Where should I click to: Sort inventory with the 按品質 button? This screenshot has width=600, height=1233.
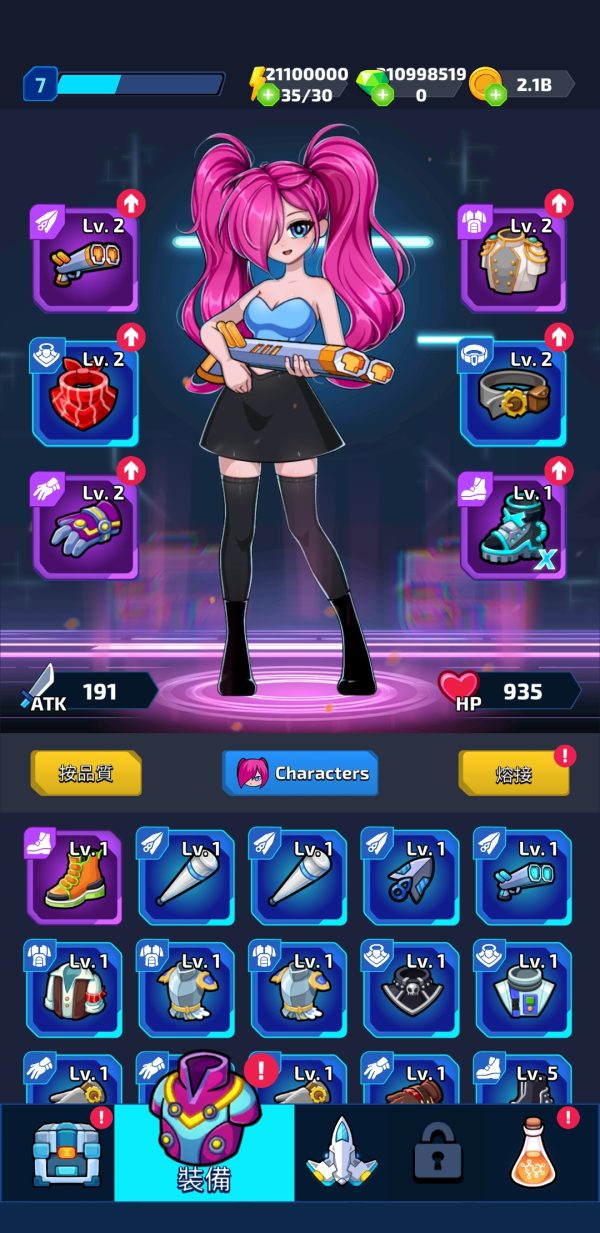[x=86, y=773]
